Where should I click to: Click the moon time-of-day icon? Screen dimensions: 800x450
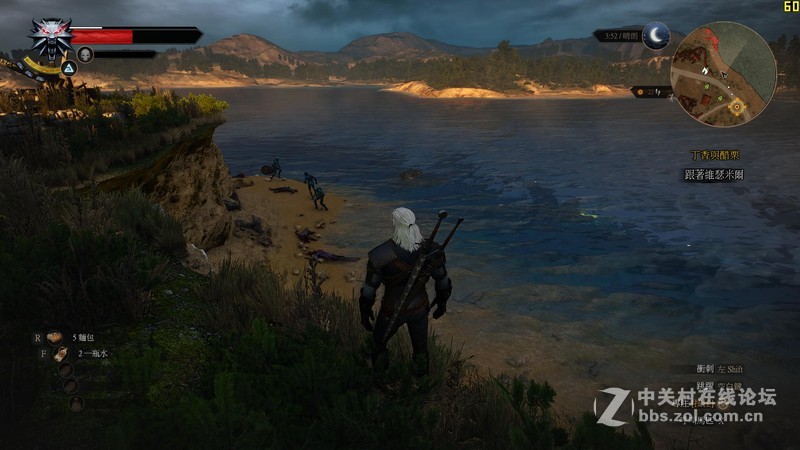[655, 35]
